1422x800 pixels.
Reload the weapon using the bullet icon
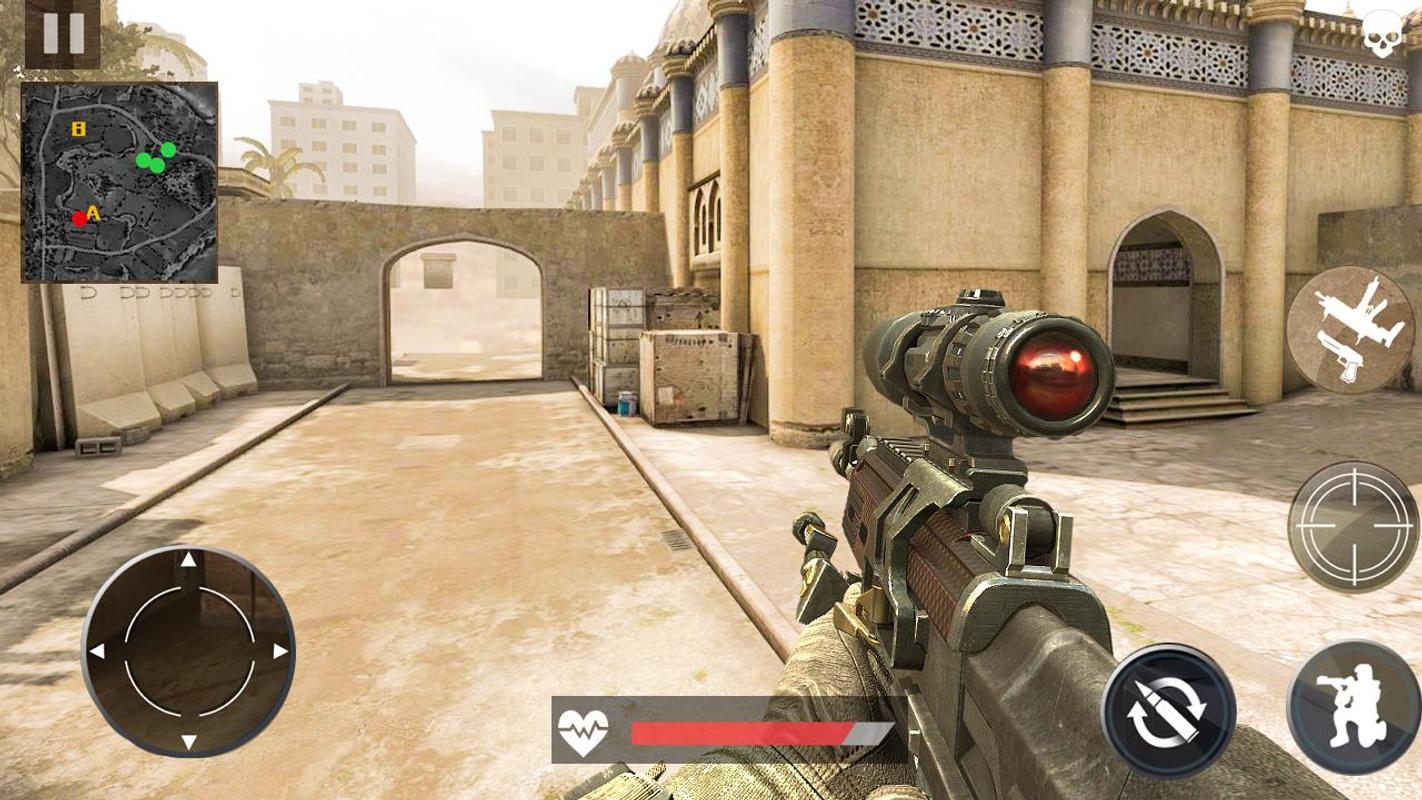click(1168, 710)
